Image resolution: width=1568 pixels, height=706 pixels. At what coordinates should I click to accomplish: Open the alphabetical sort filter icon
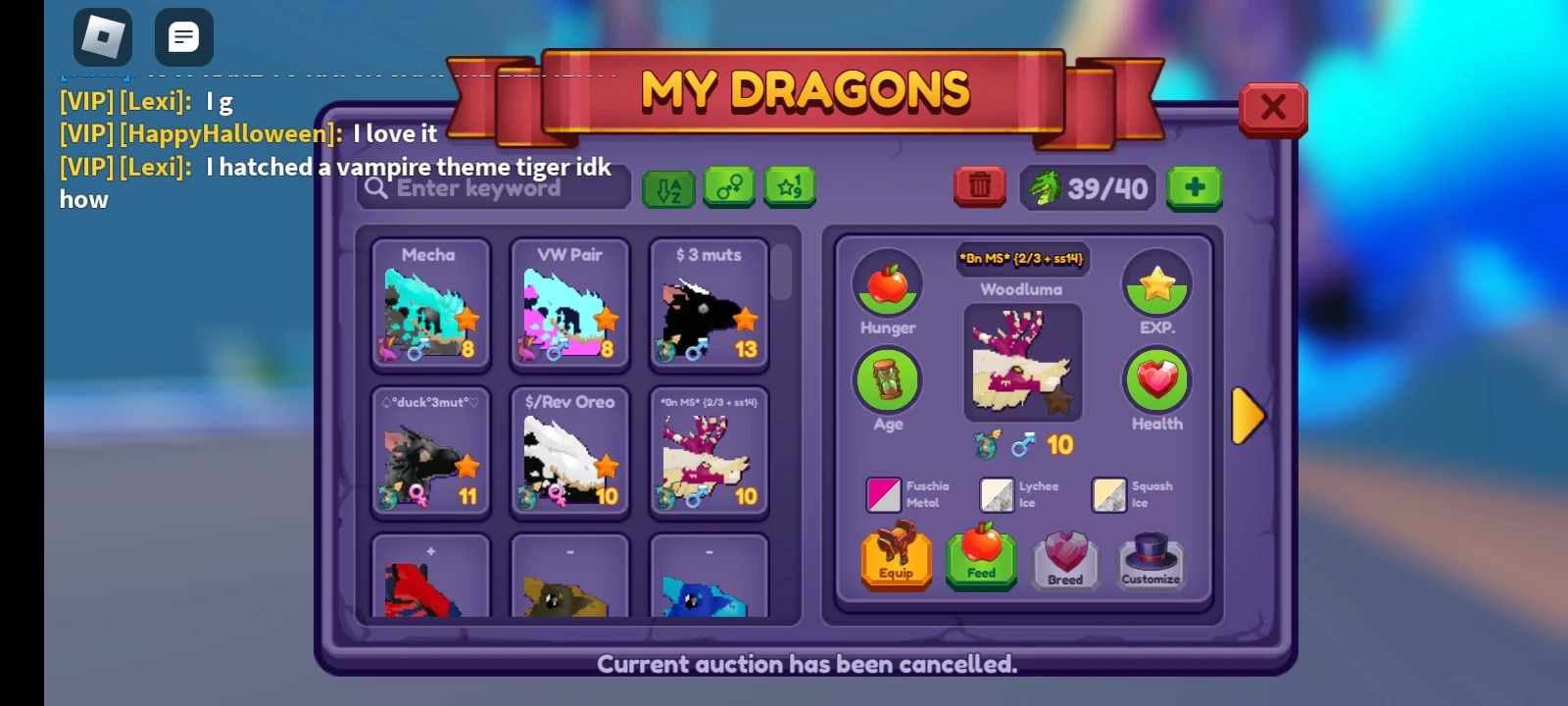(x=666, y=187)
